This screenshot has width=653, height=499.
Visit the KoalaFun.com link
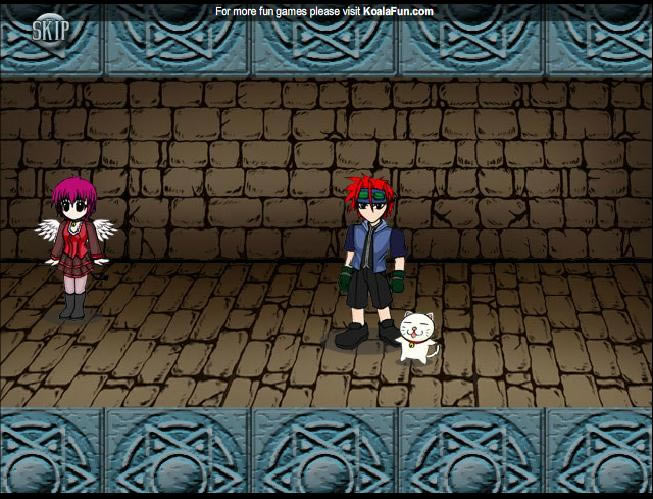point(397,11)
